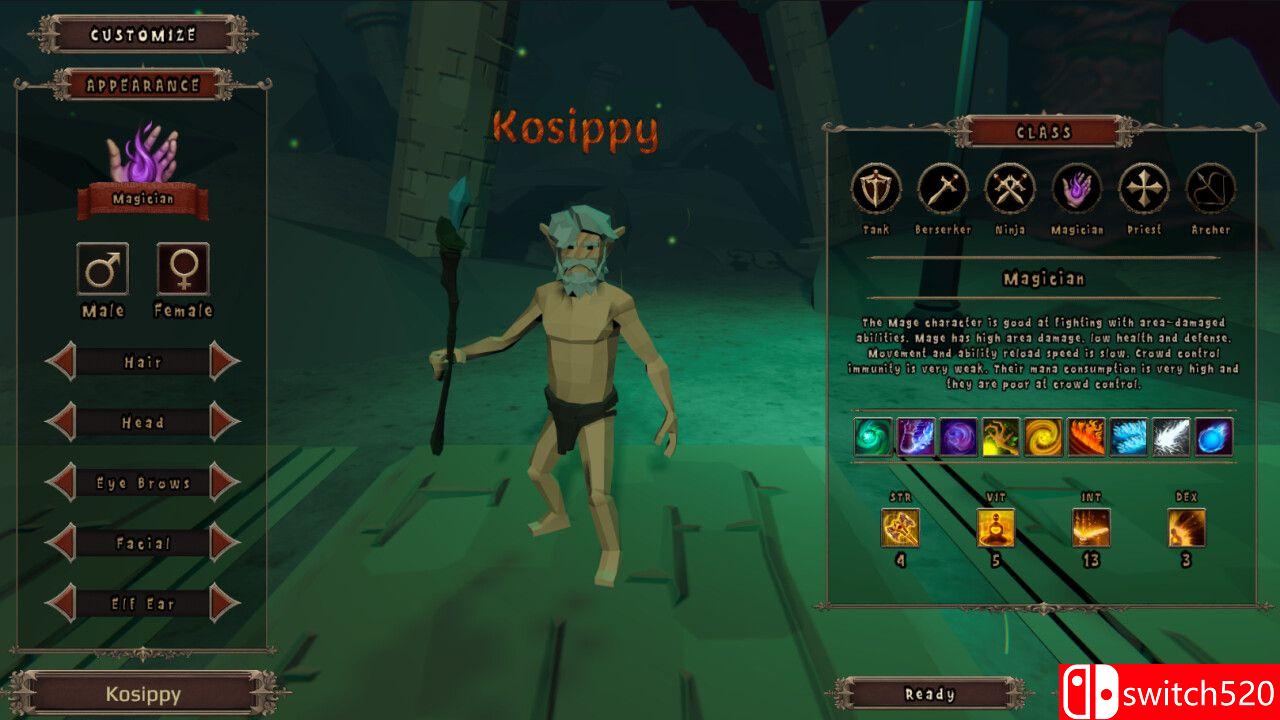Viewport: 1280px width, 720px height.
Task: Switch to the next Elf Ear style
Action: 224,603
